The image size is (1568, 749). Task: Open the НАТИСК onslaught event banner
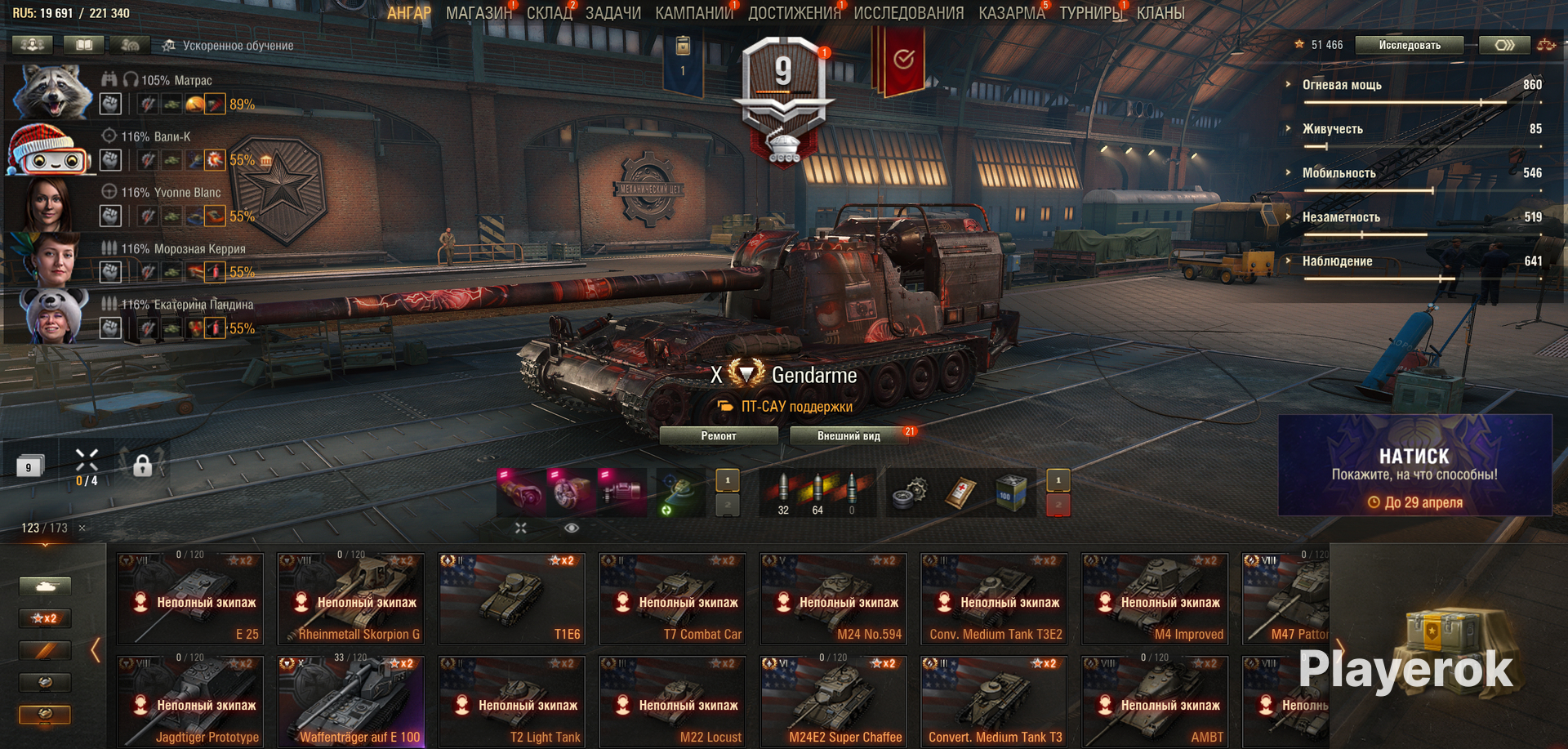click(x=1414, y=466)
